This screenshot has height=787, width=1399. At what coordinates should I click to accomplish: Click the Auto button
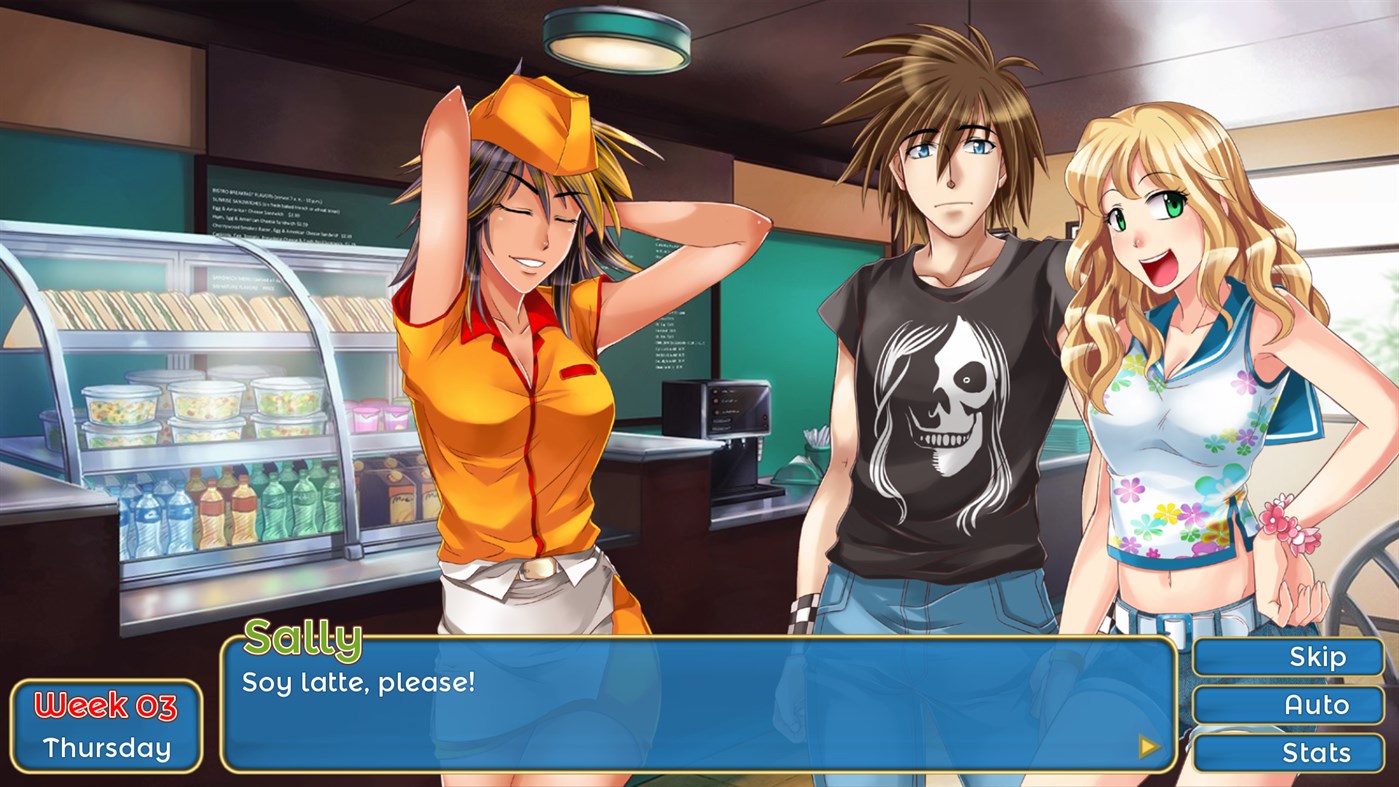[x=1317, y=705]
